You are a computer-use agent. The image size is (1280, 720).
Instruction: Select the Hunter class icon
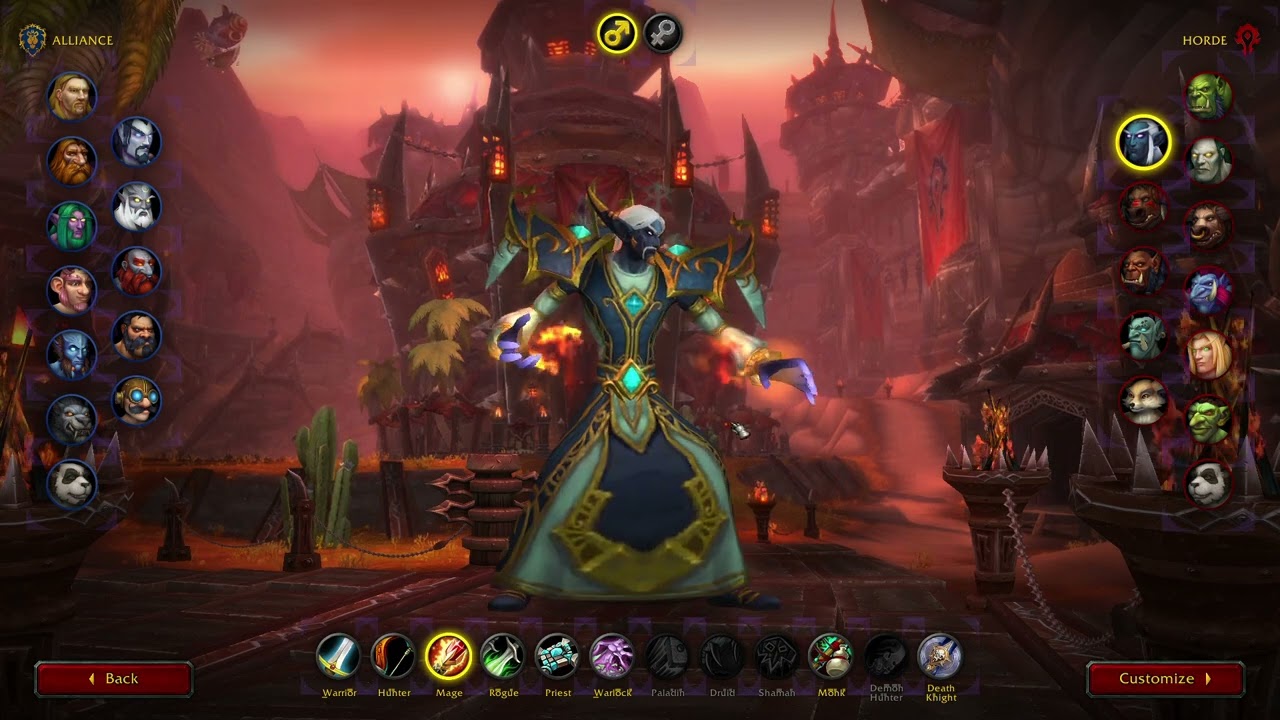point(394,658)
